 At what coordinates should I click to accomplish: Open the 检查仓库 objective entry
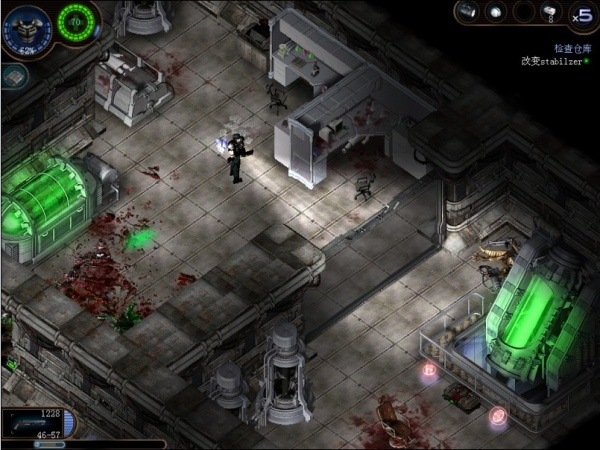tap(573, 47)
